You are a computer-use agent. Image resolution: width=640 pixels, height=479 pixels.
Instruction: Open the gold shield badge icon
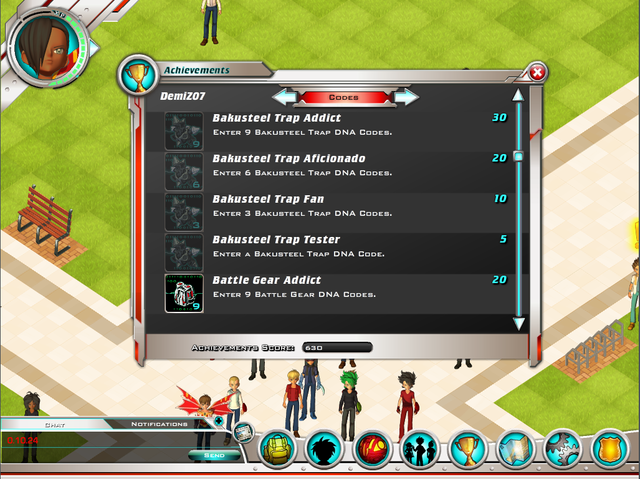tap(610, 450)
